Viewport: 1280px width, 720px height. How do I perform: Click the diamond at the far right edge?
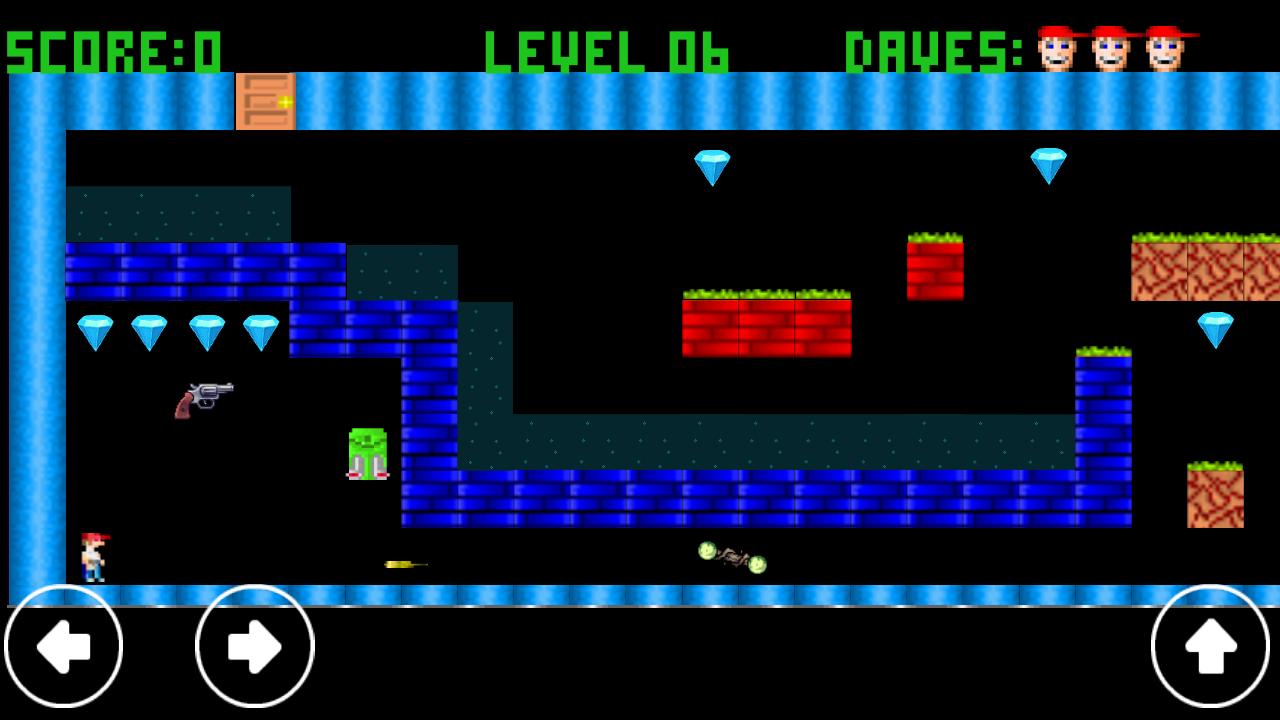pyautogui.click(x=1216, y=330)
